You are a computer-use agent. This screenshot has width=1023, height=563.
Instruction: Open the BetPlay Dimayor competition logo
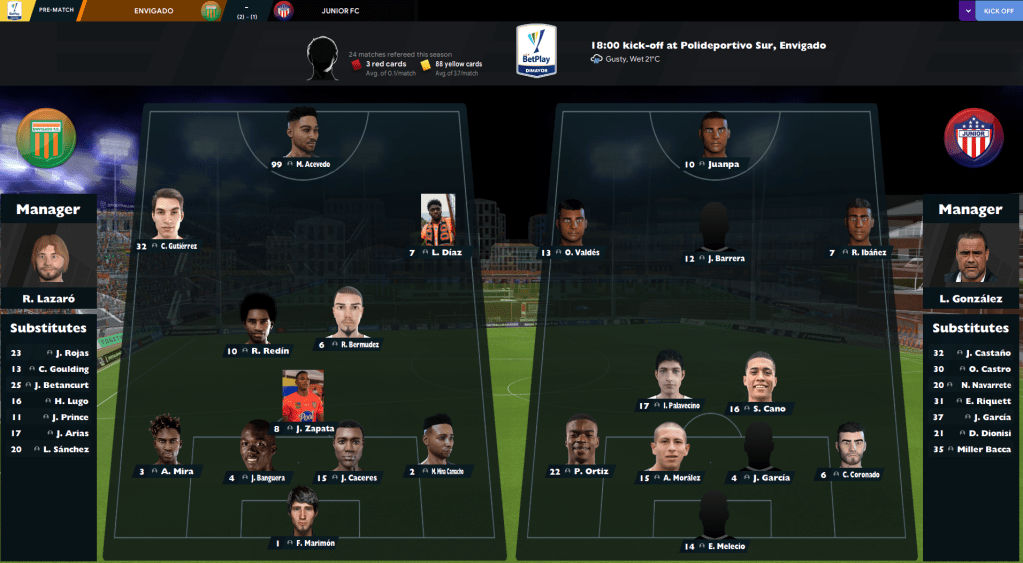click(x=536, y=50)
